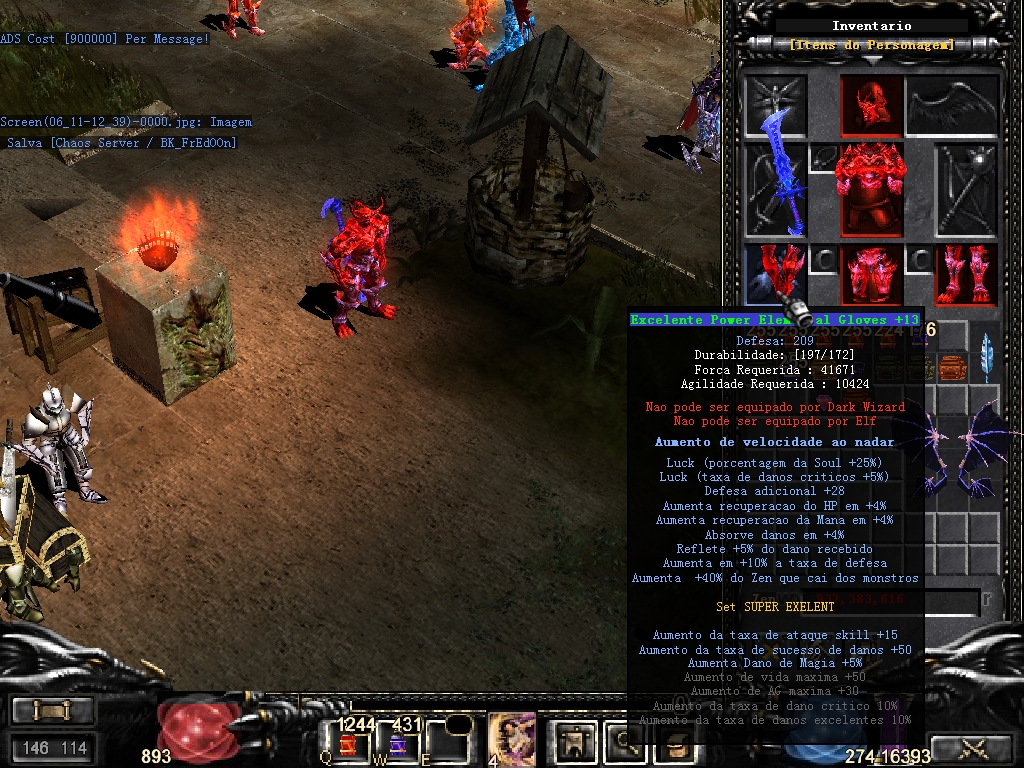Screen dimensions: 1024x768
Task: Select the pet equipment slot
Action: coord(776,104)
